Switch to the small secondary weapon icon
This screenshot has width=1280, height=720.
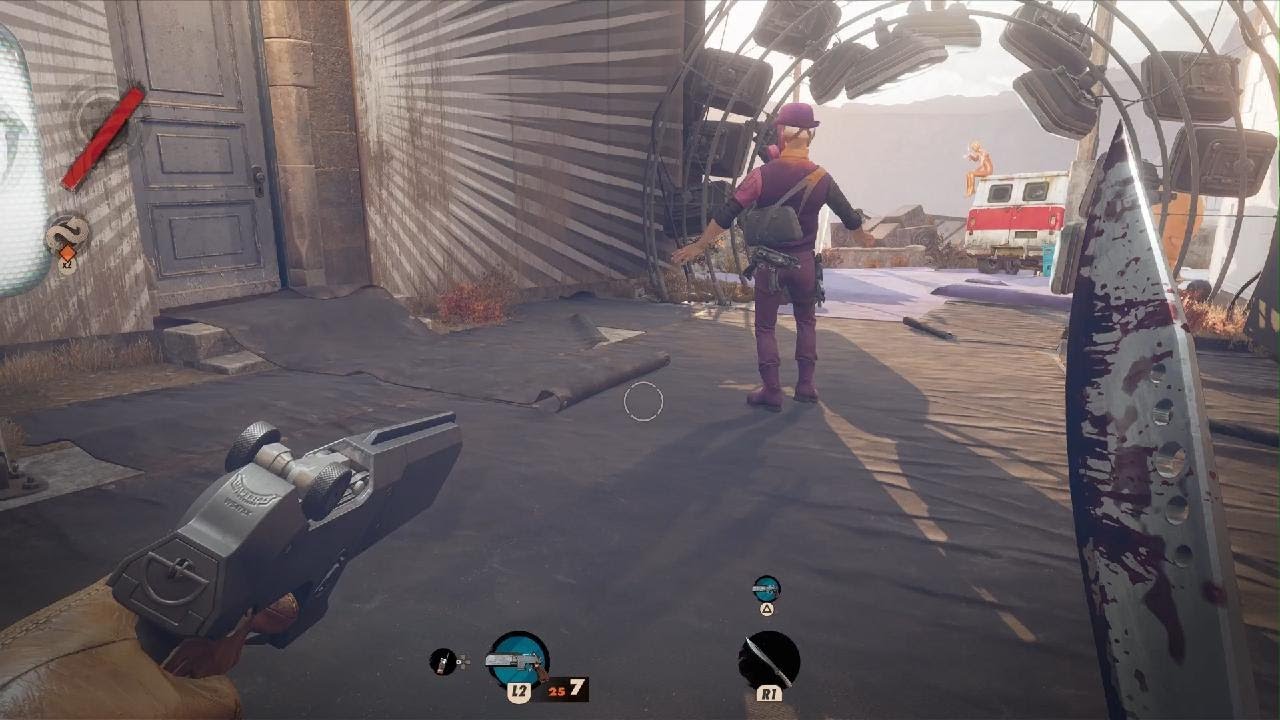tap(766, 589)
